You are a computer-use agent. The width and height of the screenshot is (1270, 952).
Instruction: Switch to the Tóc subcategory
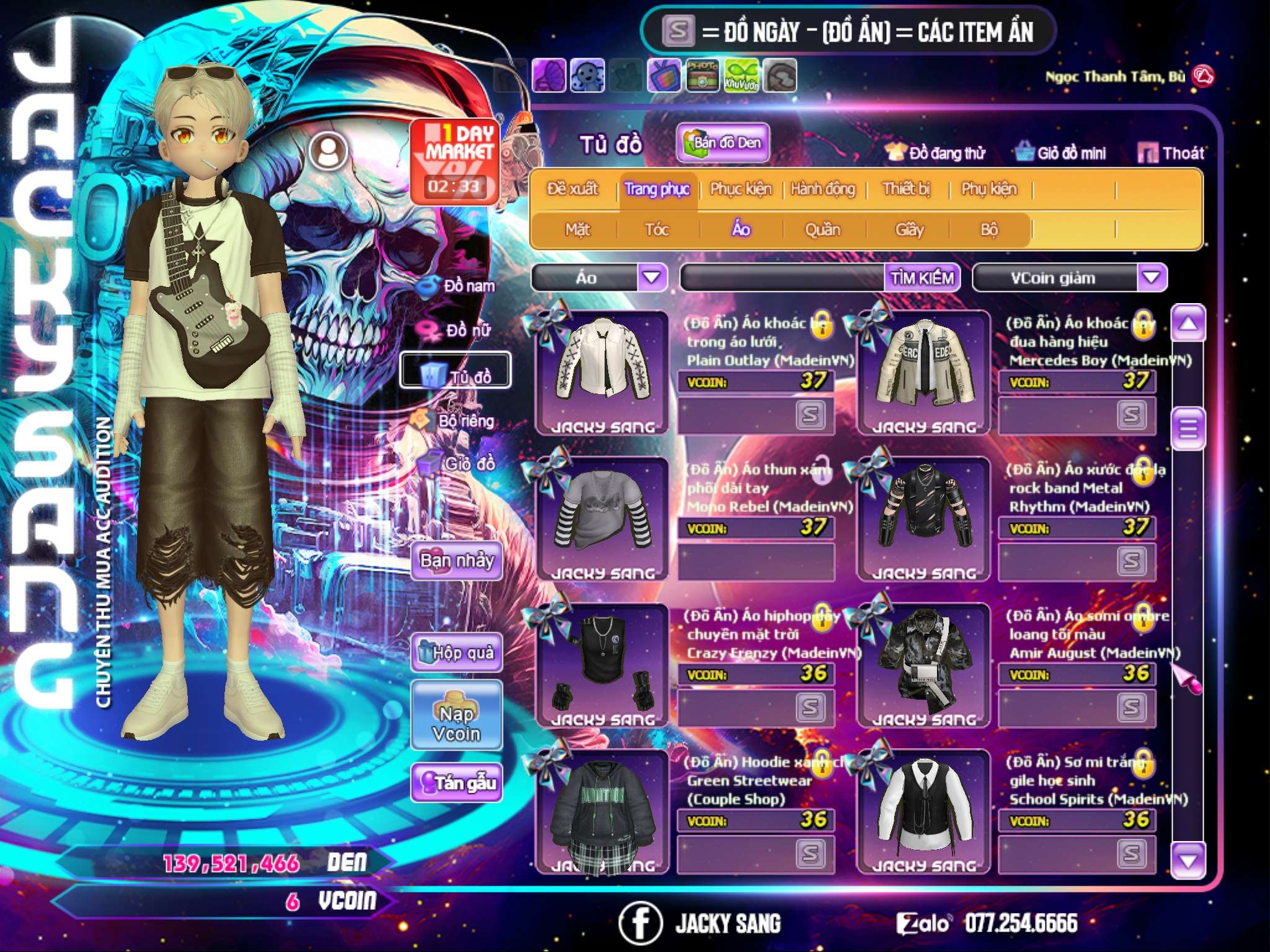(x=657, y=230)
